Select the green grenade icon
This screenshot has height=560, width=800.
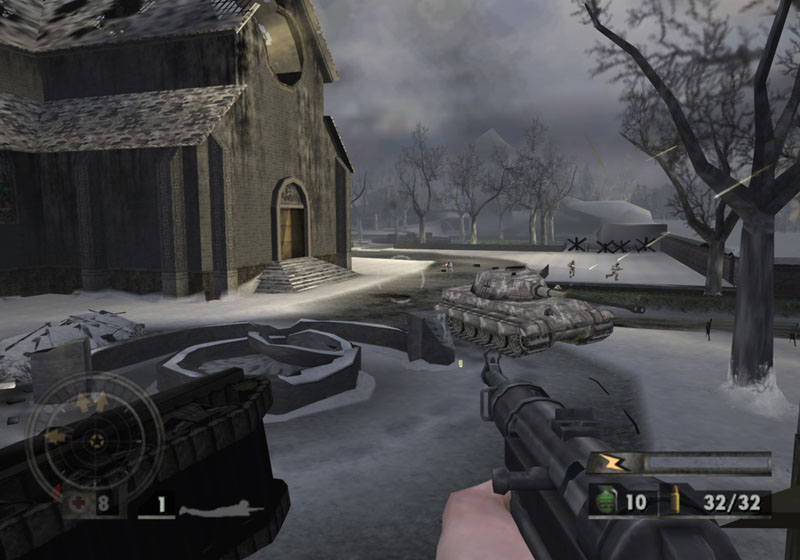pos(606,500)
